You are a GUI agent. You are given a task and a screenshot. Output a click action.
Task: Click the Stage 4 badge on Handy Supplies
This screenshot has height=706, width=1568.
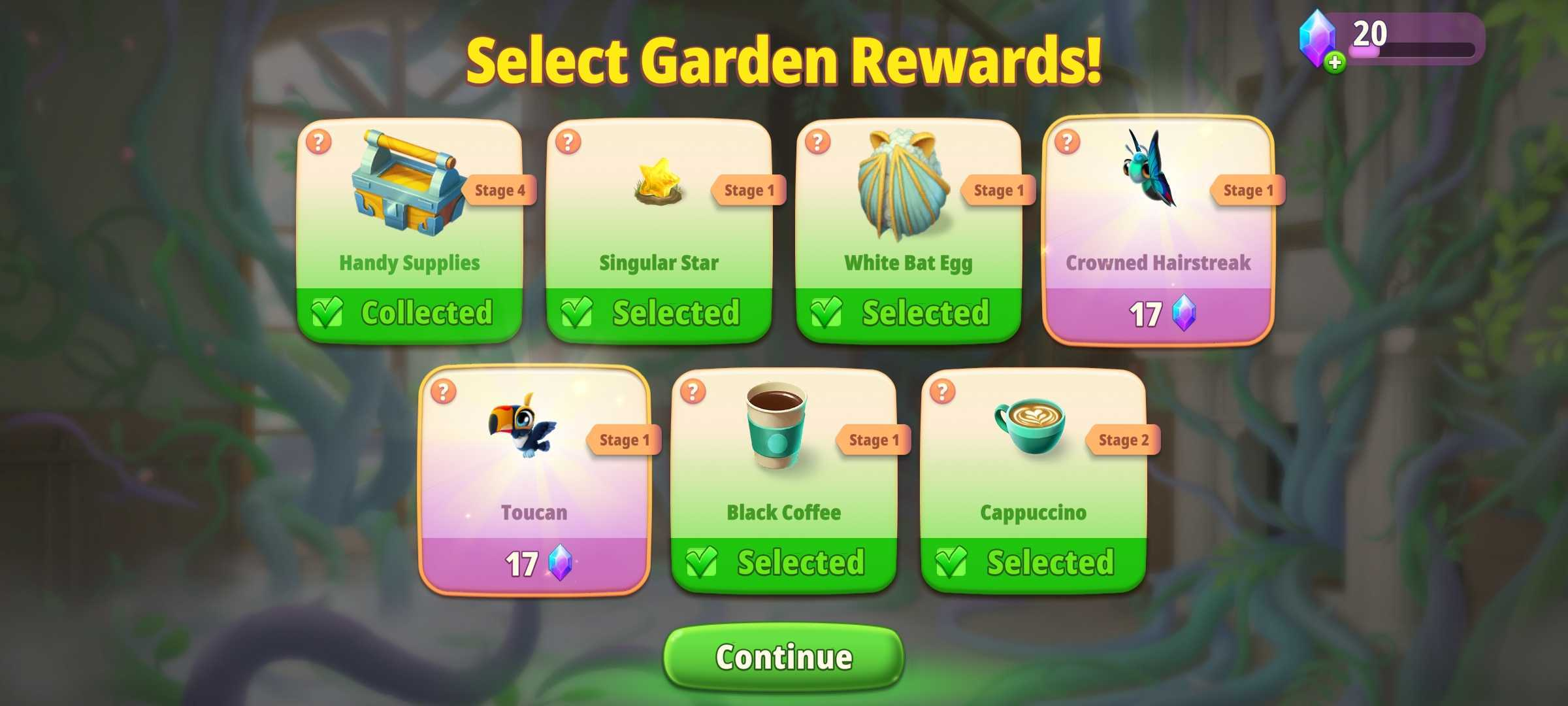pos(500,190)
